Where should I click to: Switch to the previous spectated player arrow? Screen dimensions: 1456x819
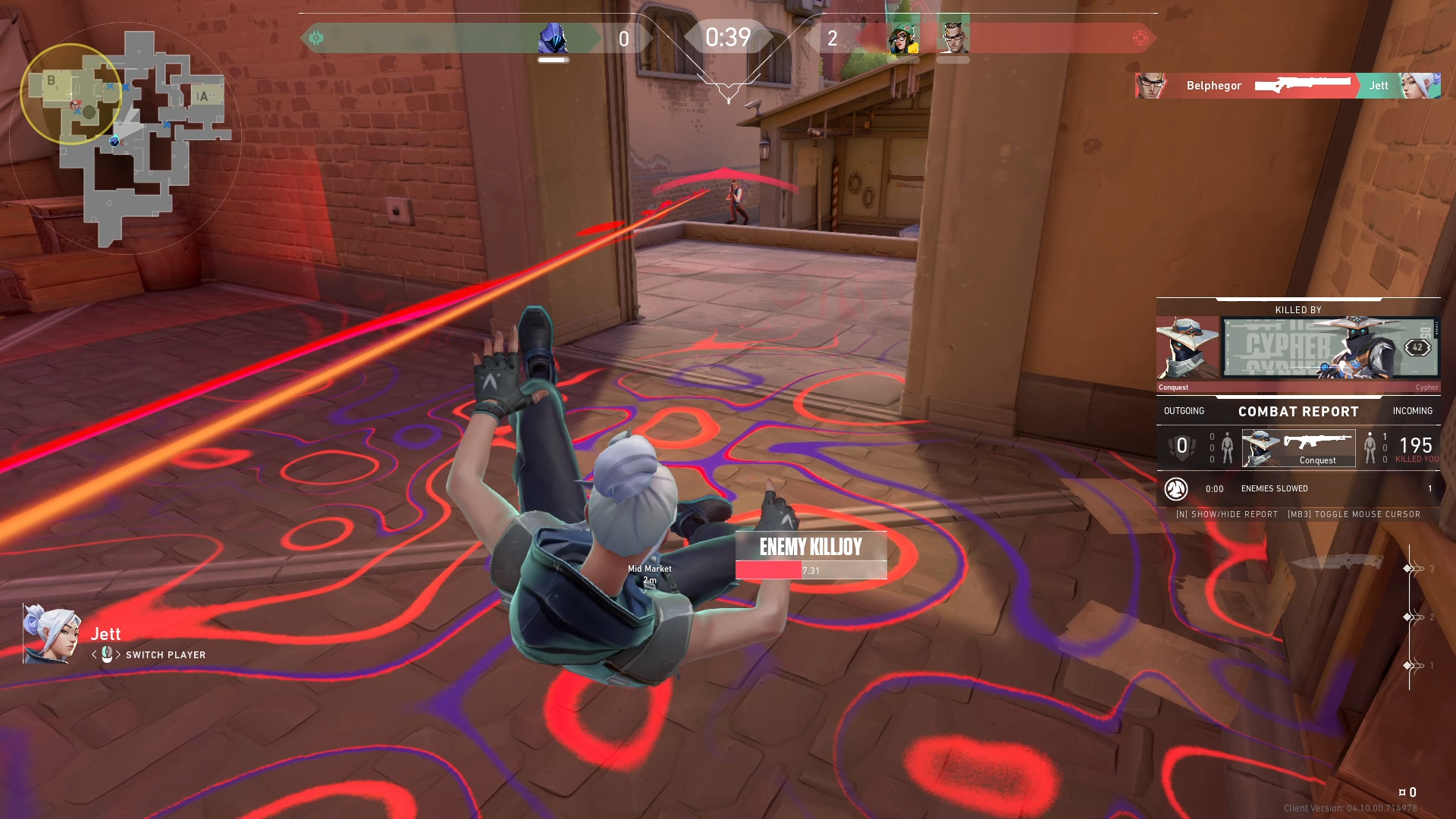tap(94, 654)
